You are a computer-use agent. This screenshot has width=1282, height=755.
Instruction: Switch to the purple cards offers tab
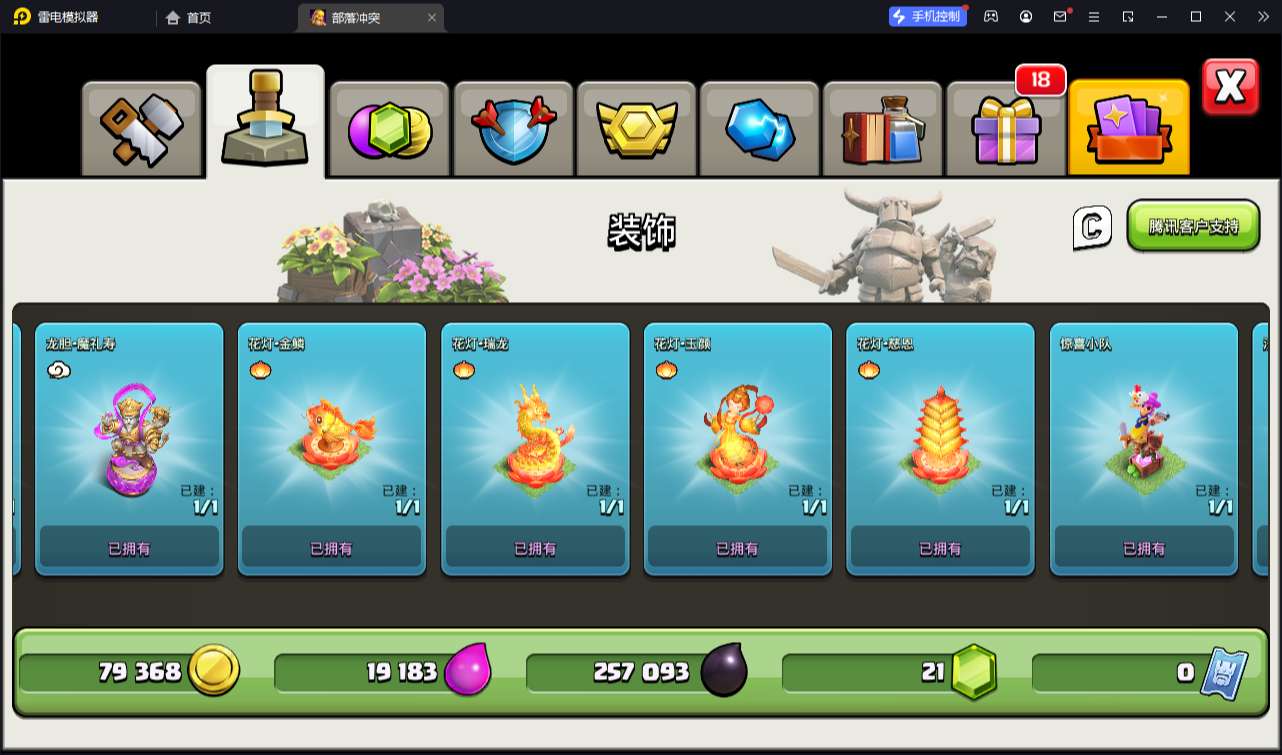click(x=1129, y=129)
